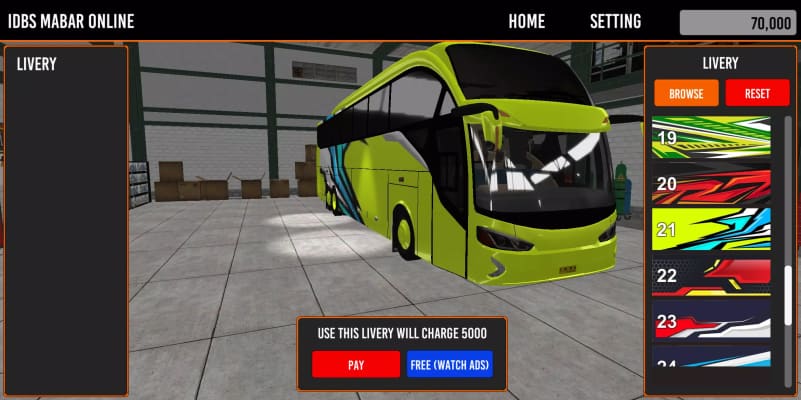Select livery number 20 thumbnail
The width and height of the screenshot is (801, 400).
(711, 183)
